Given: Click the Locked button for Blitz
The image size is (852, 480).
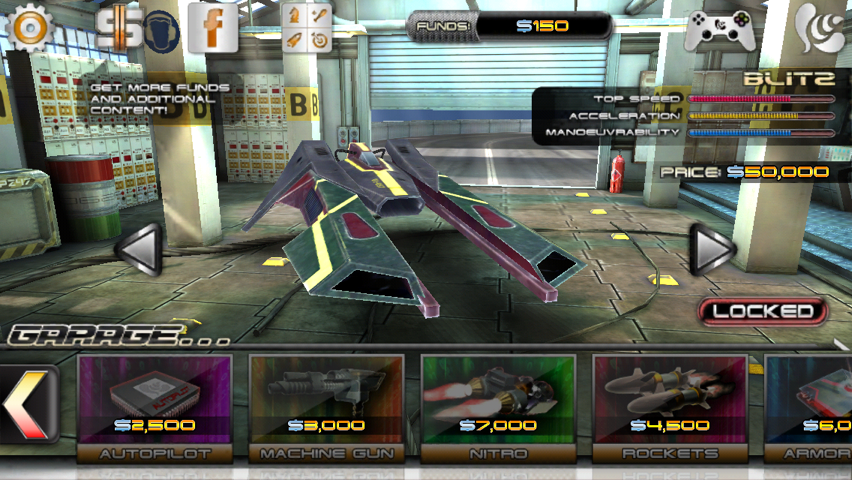Looking at the screenshot, I should click(763, 311).
